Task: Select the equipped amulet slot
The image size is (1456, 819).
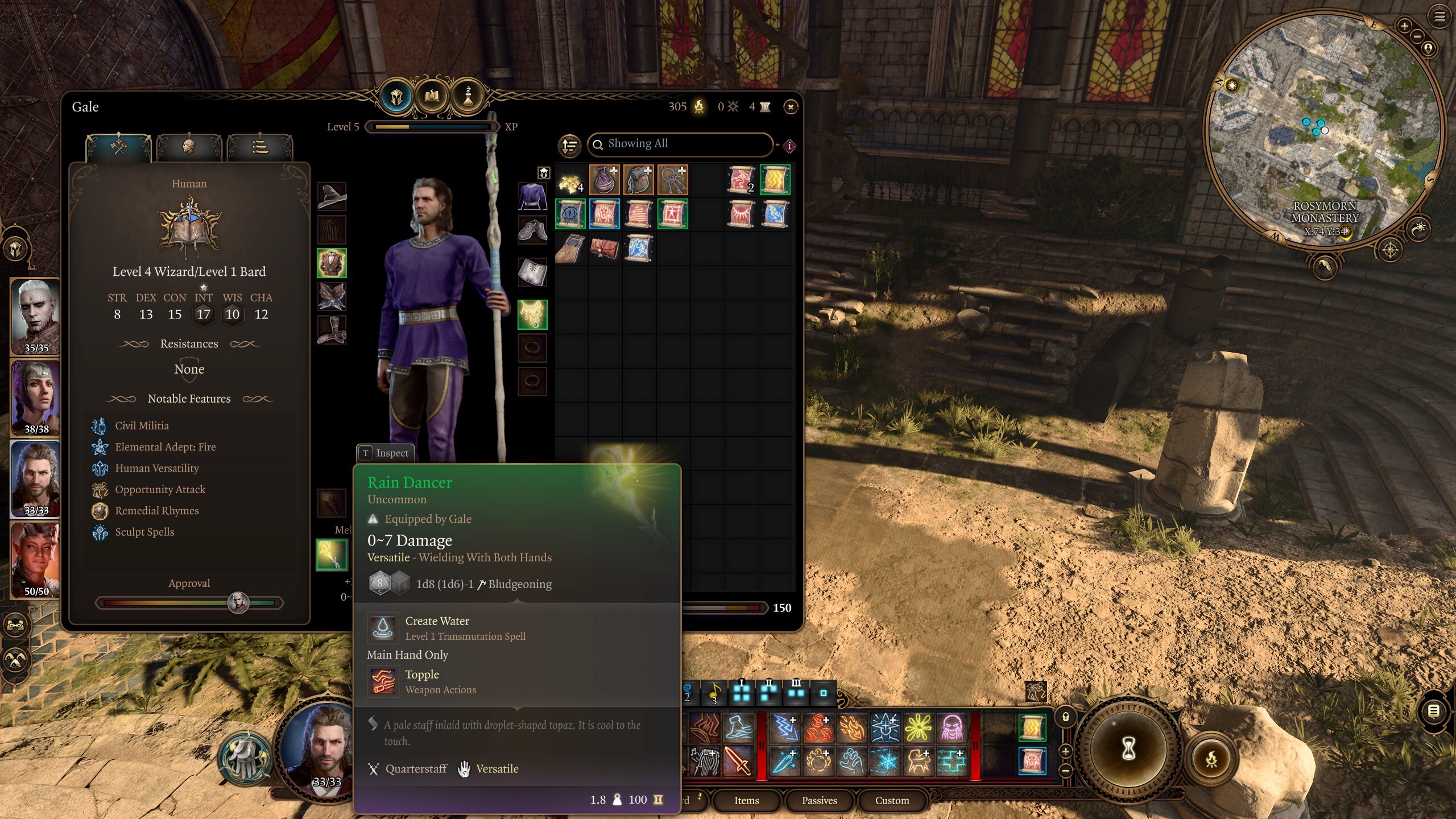Action: 532,315
